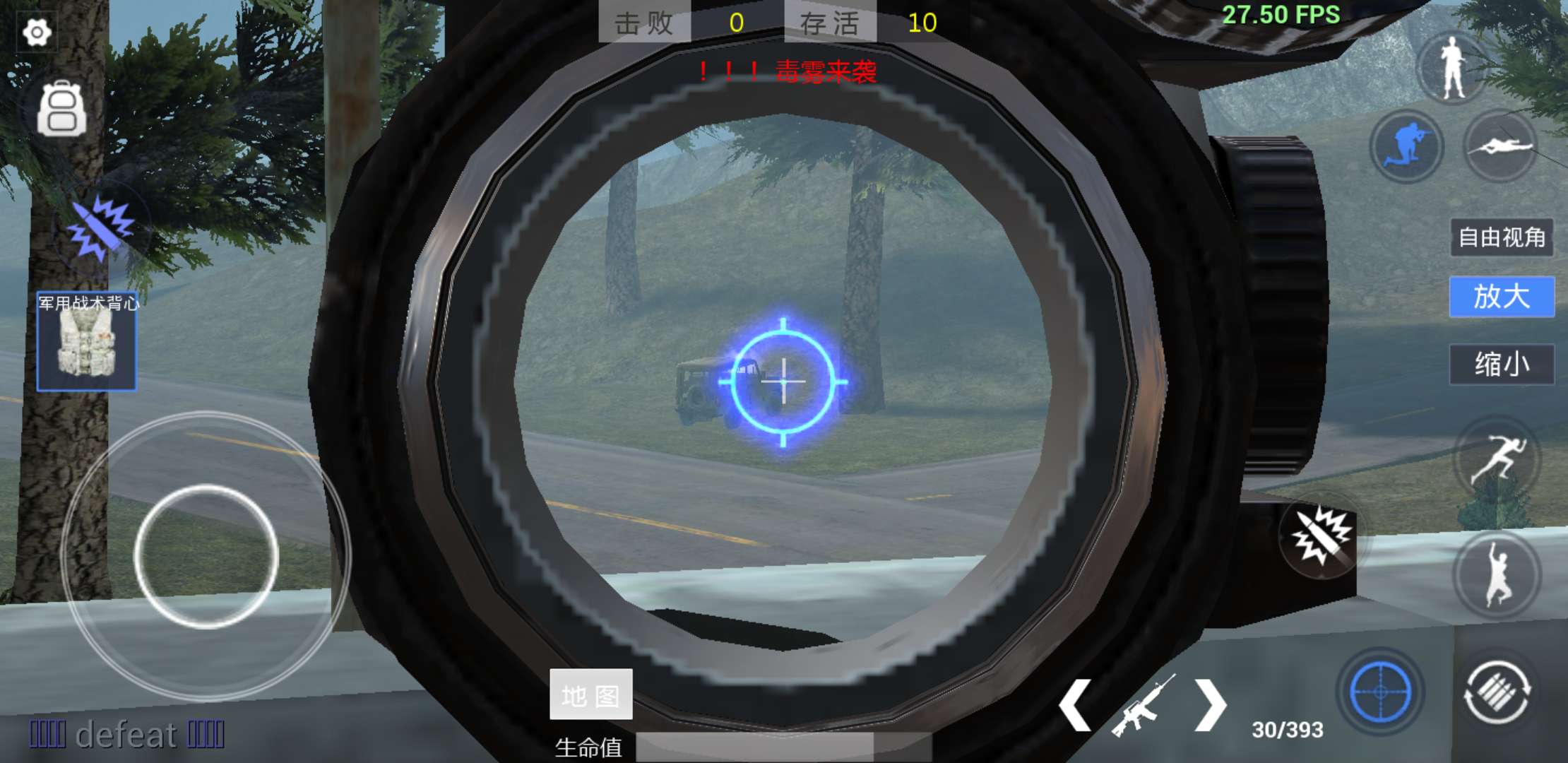Screen dimensions: 1568x763
Task: Open the backpack inventory
Action: (x=62, y=110)
